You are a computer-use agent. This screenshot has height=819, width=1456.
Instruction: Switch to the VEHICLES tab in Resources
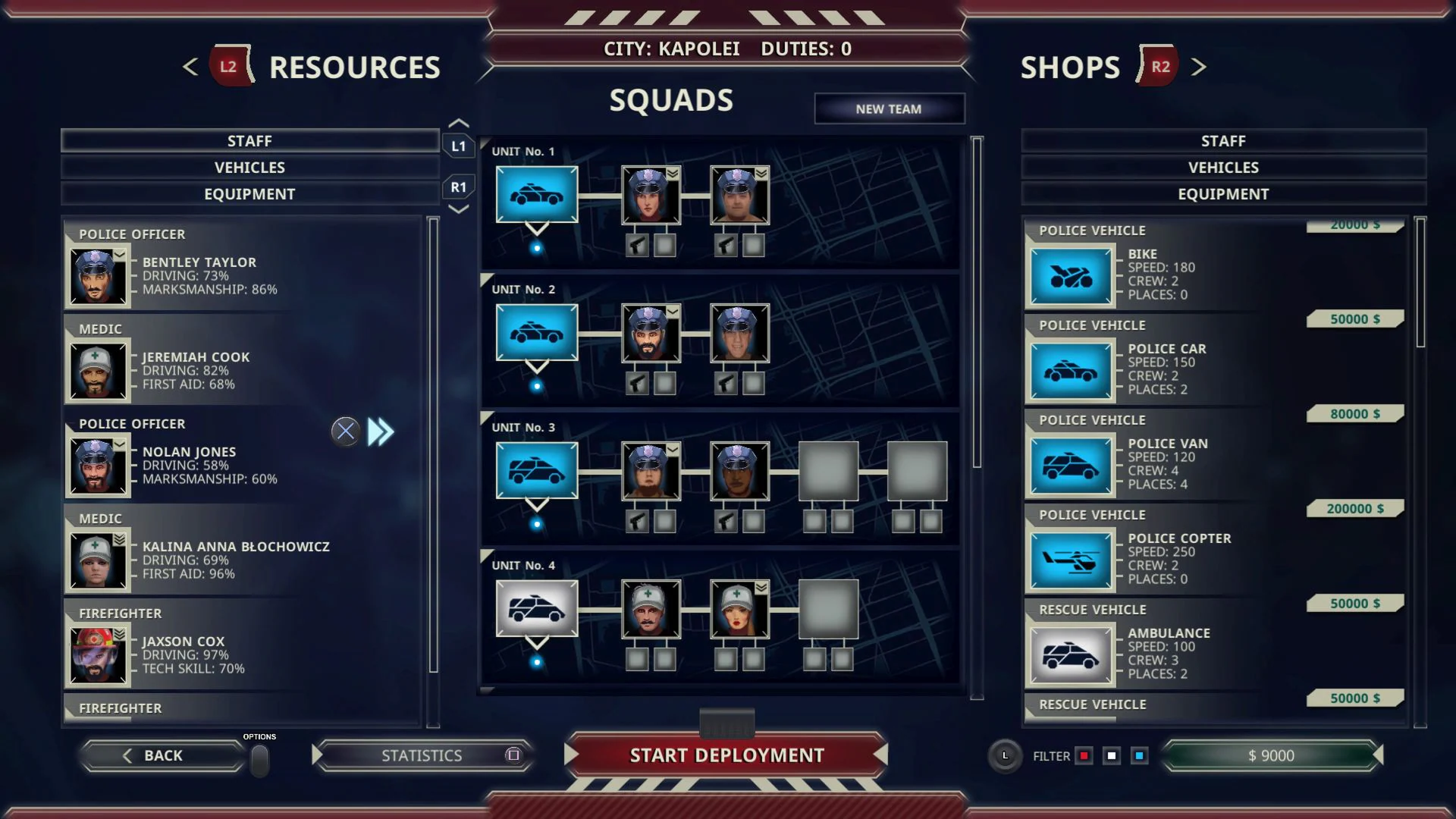[249, 167]
